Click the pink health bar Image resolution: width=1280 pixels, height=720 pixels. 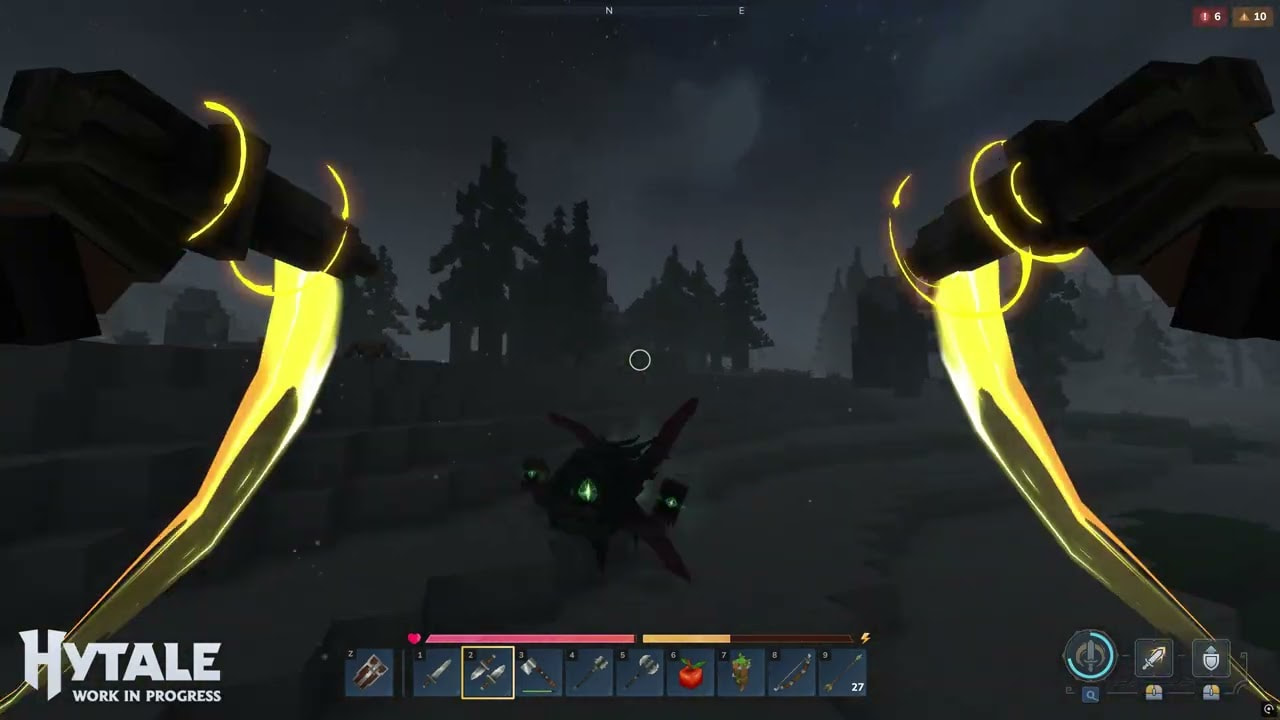point(530,638)
